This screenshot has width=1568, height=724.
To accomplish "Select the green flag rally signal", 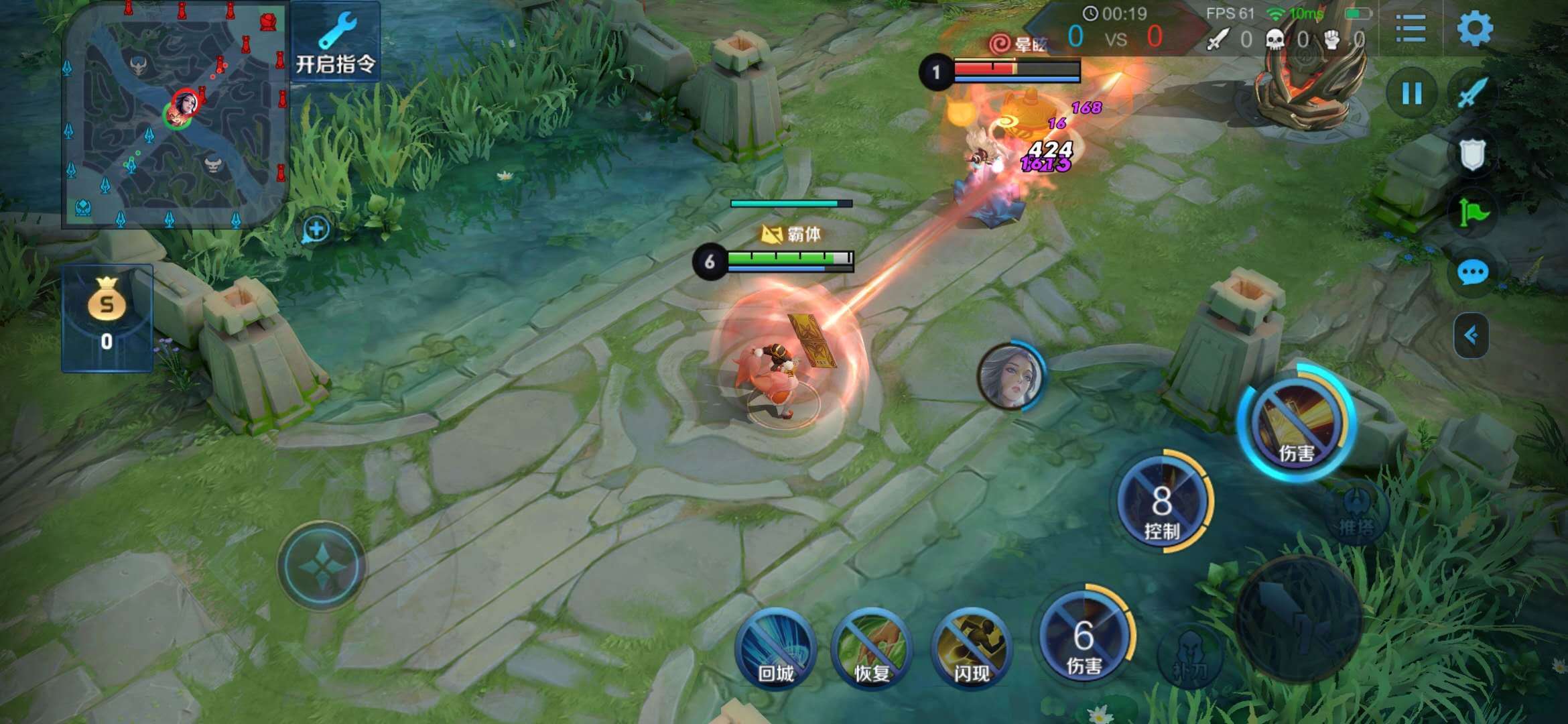I will 1472,213.
